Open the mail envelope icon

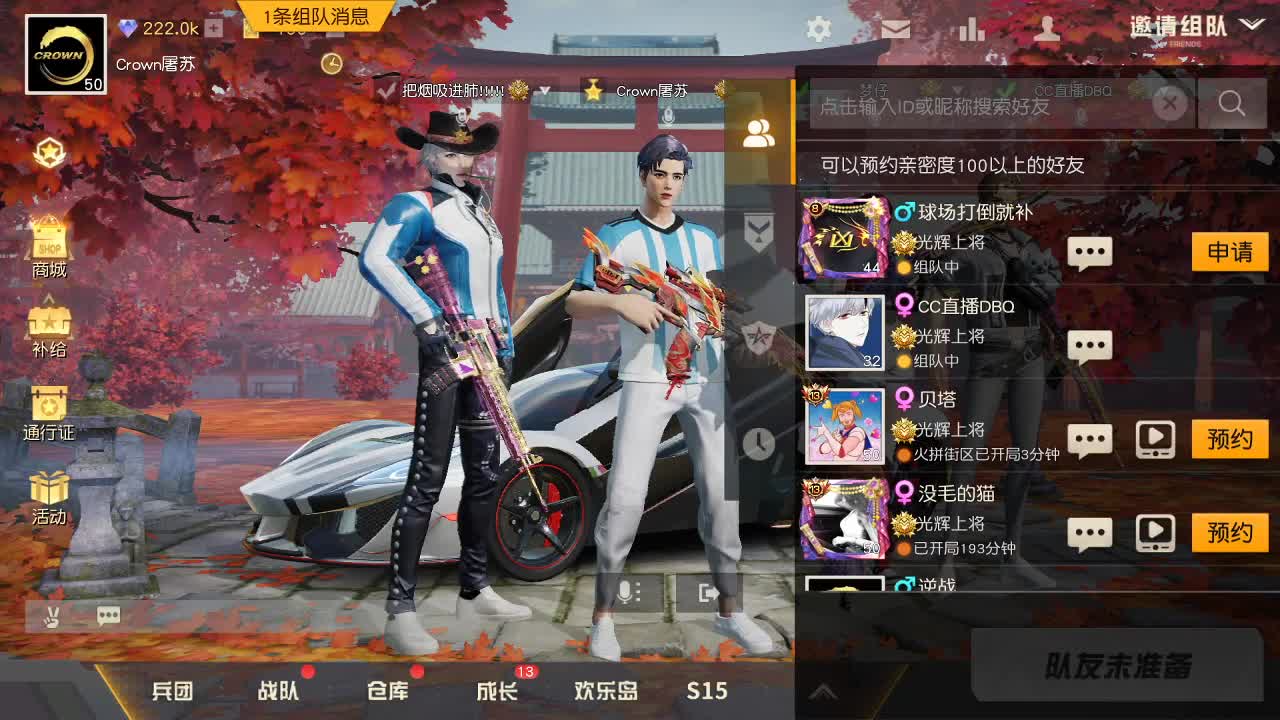coord(896,30)
